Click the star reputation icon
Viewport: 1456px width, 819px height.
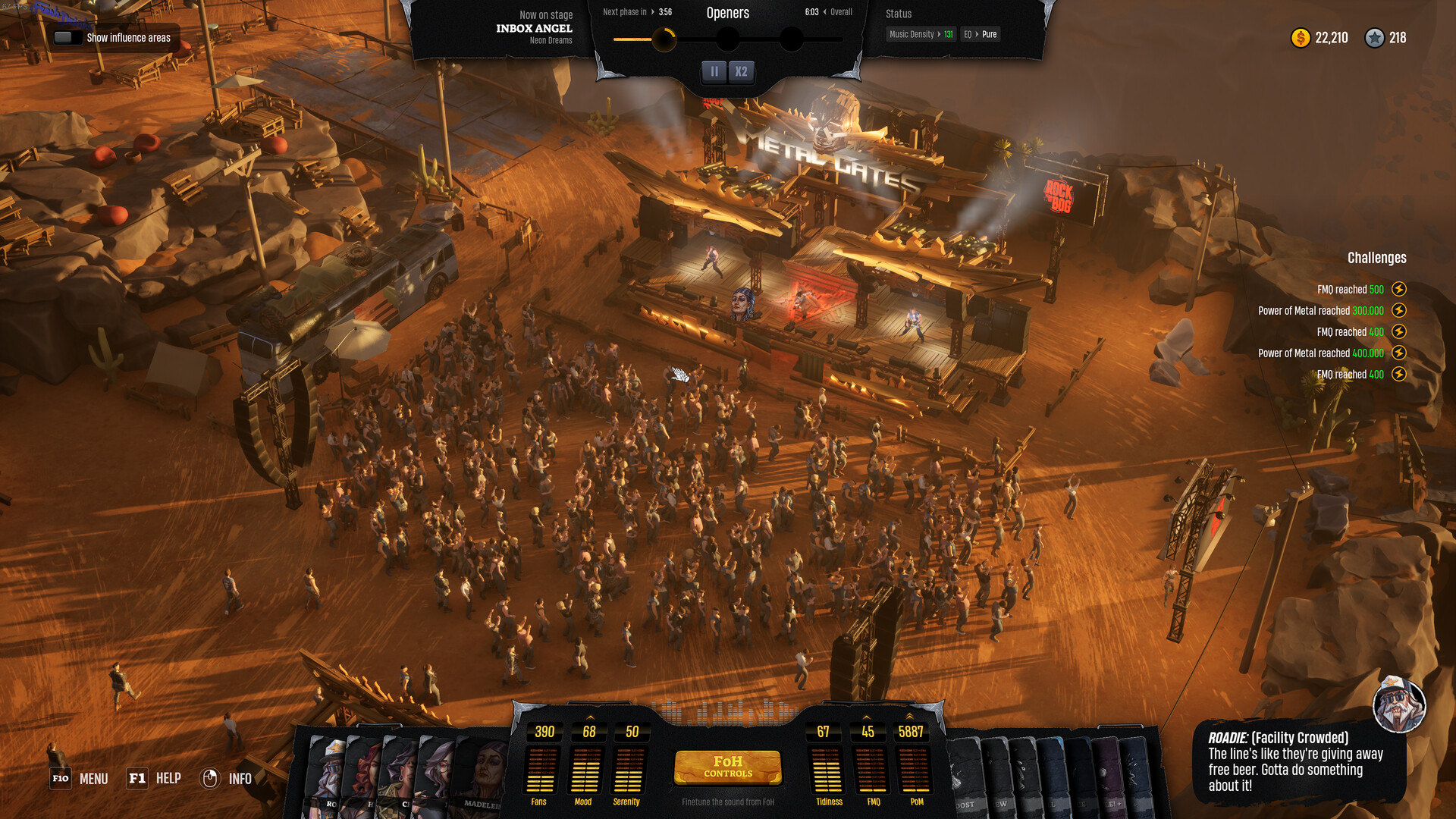click(1374, 38)
